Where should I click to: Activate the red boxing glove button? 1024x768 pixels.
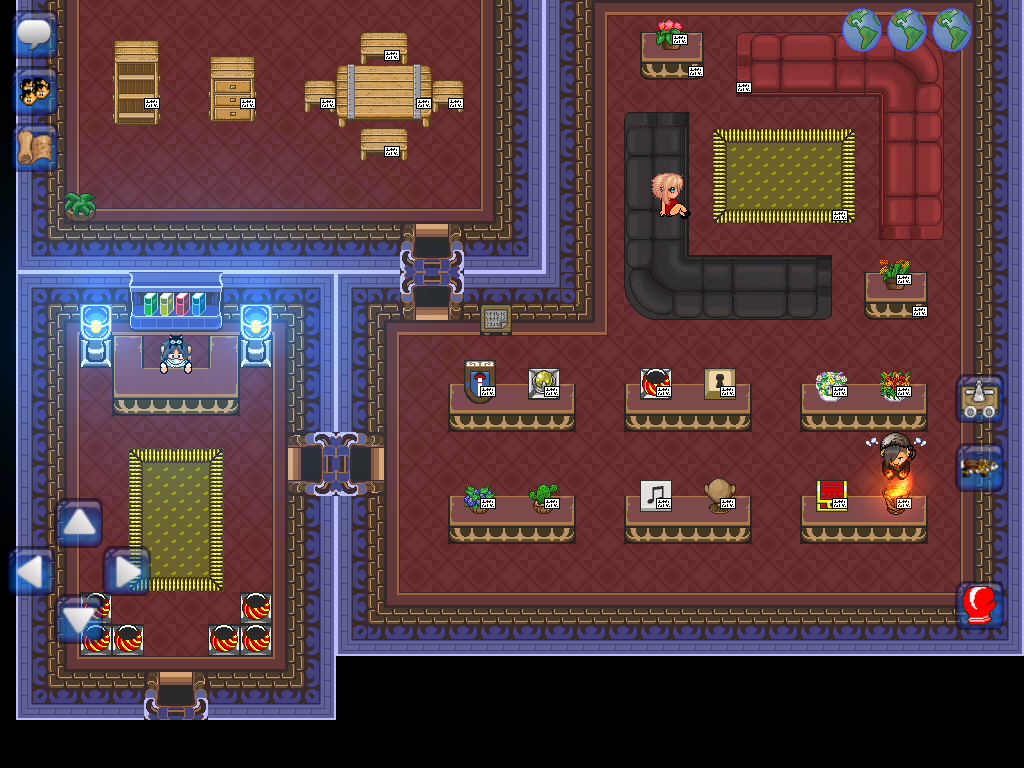[x=979, y=605]
